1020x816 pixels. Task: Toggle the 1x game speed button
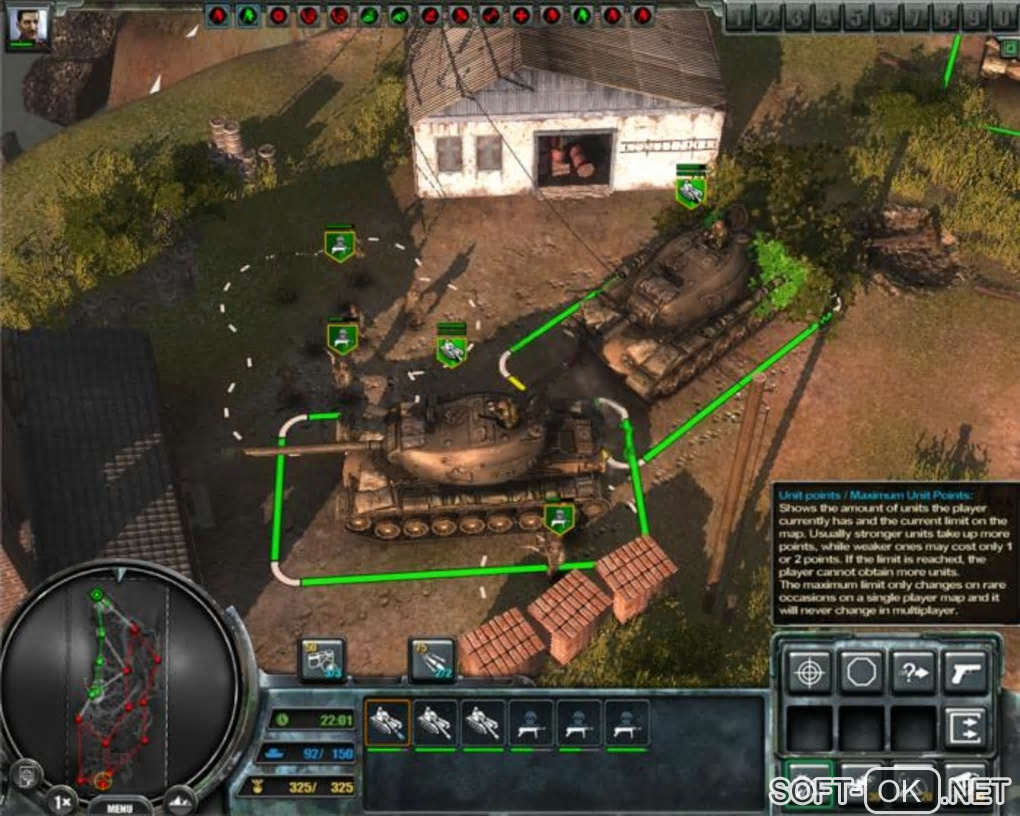62,800
